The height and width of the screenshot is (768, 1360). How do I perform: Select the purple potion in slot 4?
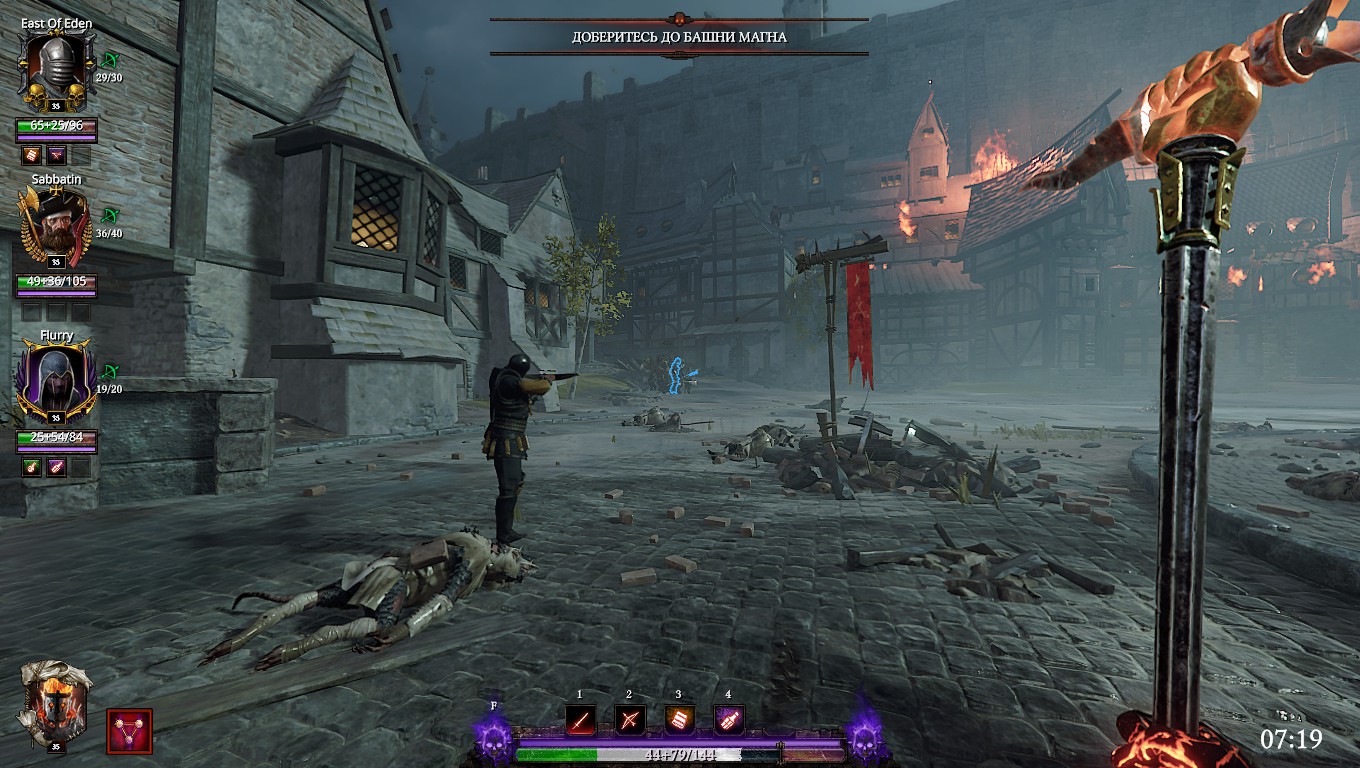pyautogui.click(x=728, y=719)
